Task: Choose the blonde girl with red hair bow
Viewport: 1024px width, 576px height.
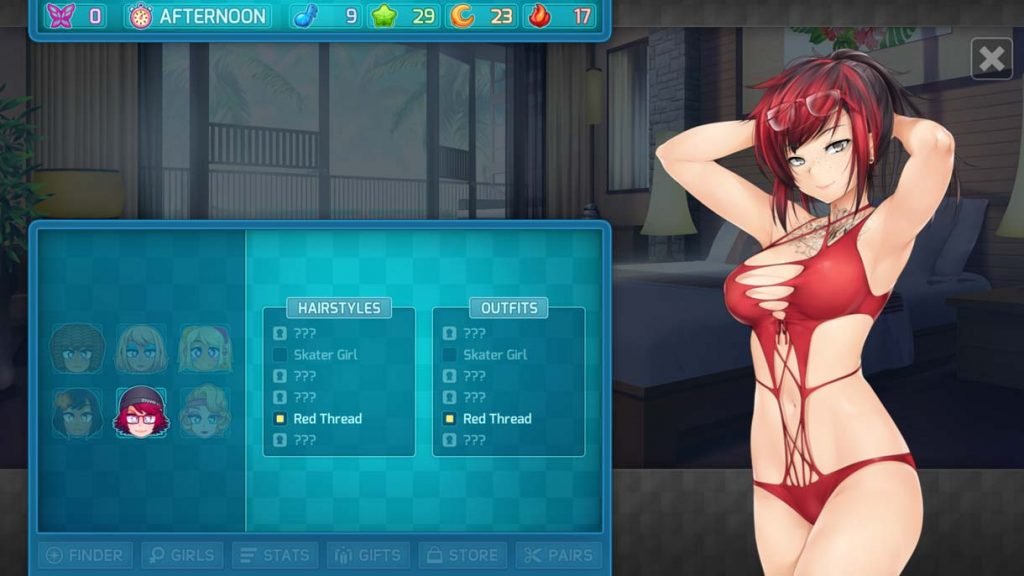Action: (205, 348)
